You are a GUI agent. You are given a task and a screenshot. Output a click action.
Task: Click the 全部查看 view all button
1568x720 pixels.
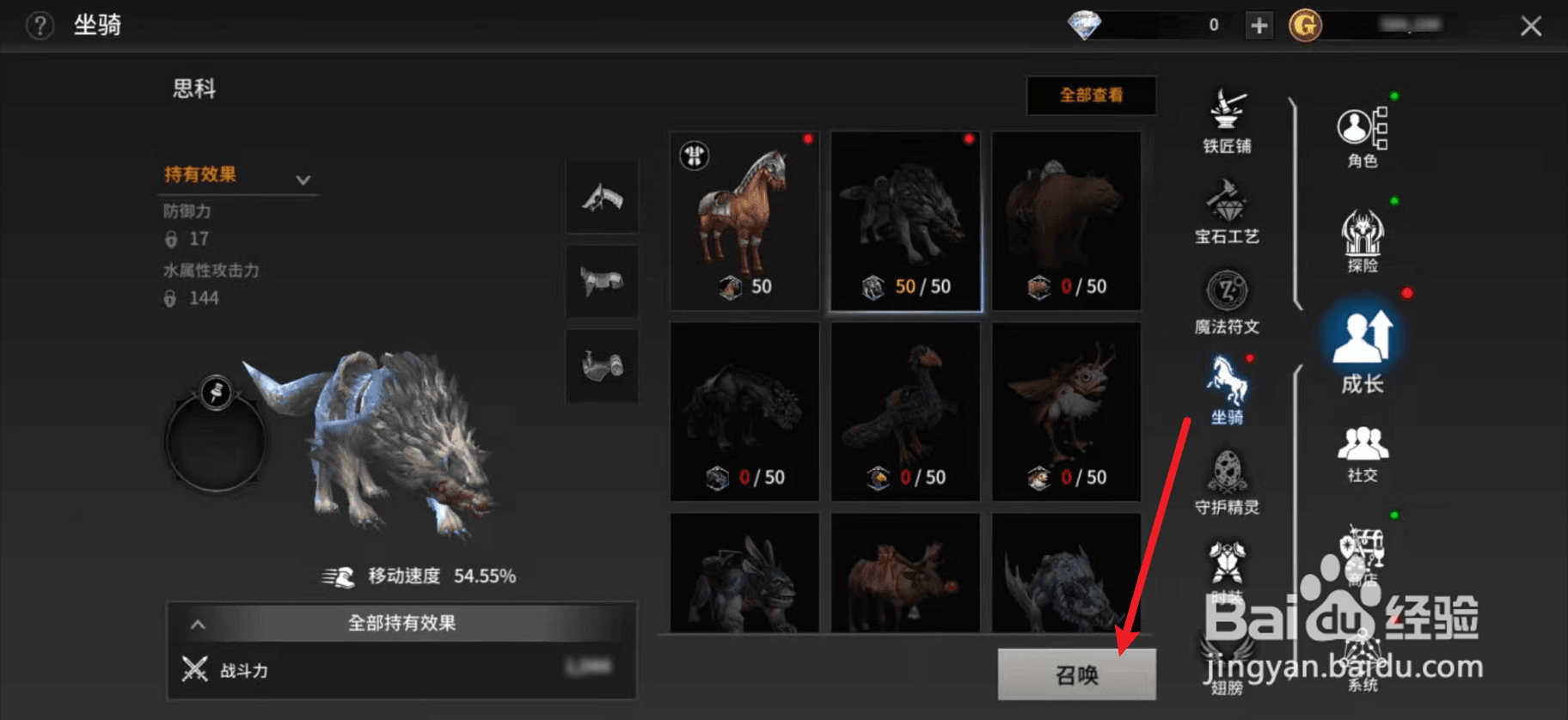point(1091,95)
